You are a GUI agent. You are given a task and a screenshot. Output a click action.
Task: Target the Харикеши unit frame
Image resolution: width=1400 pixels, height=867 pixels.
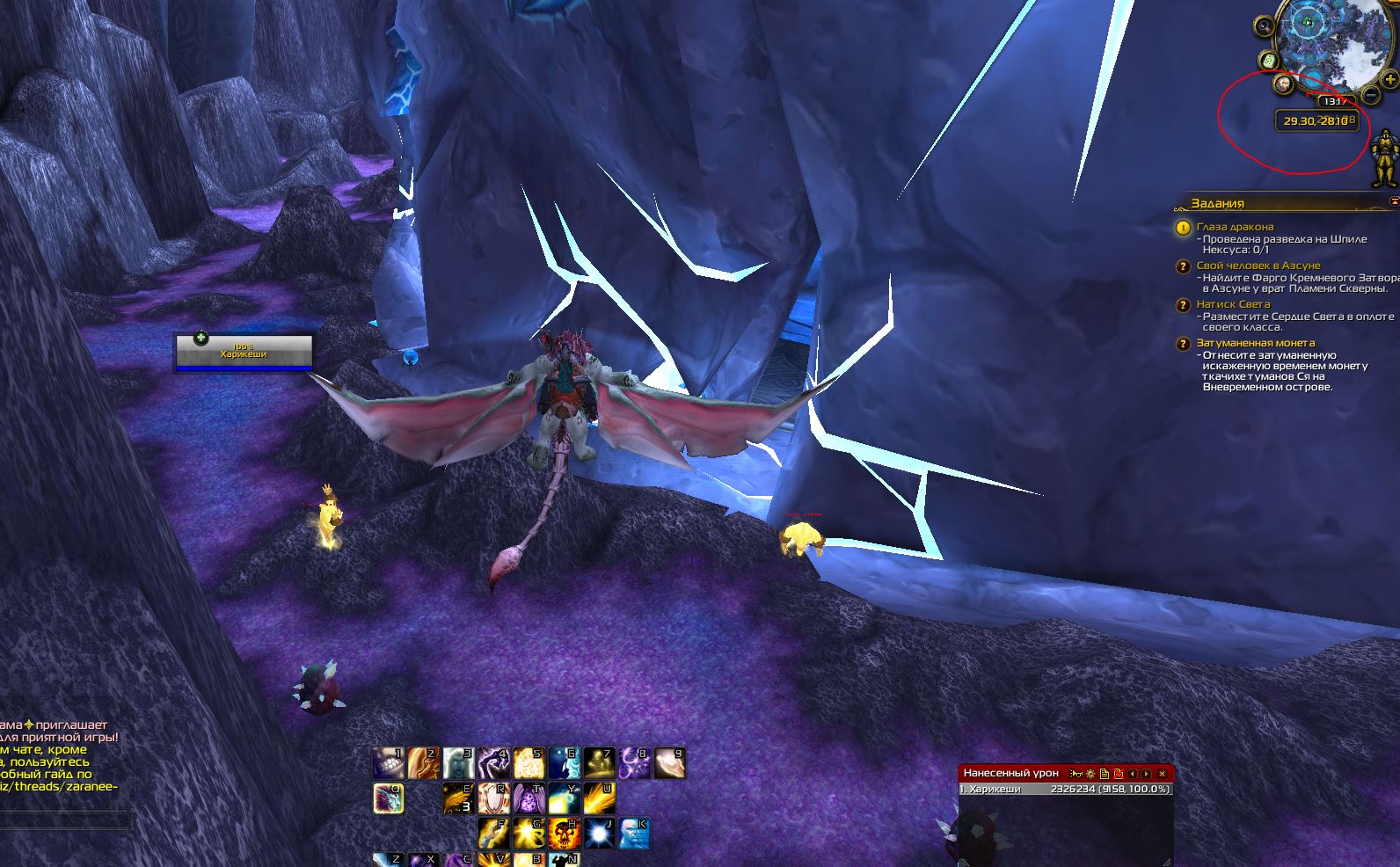click(x=244, y=353)
